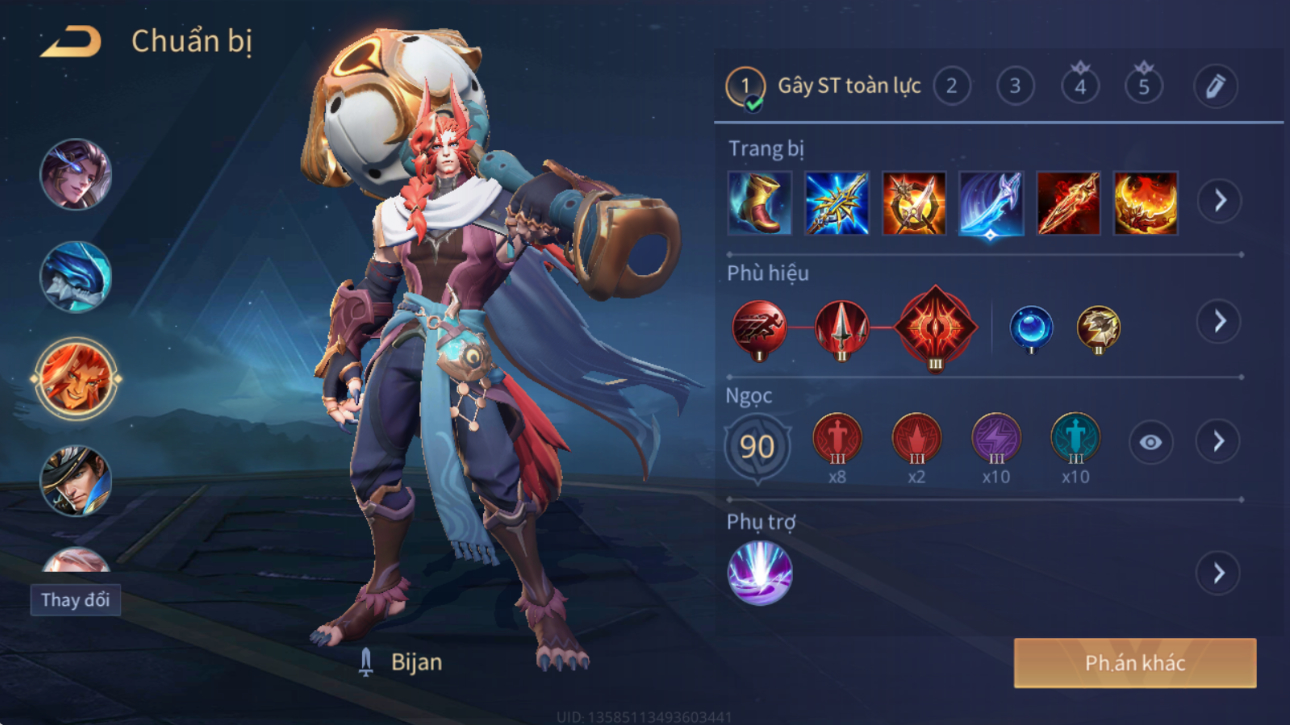Toggle the Ngọc rune eye view
Image resolution: width=1290 pixels, height=725 pixels.
(x=1150, y=442)
